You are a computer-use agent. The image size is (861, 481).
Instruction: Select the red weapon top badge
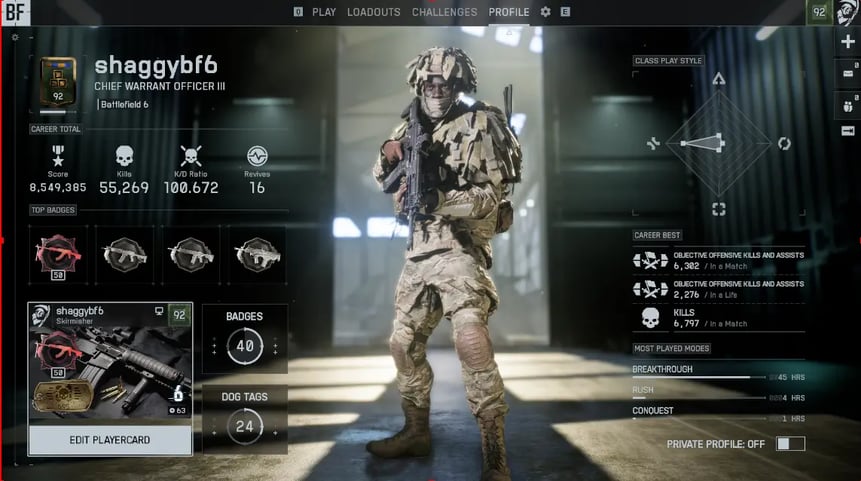point(61,254)
